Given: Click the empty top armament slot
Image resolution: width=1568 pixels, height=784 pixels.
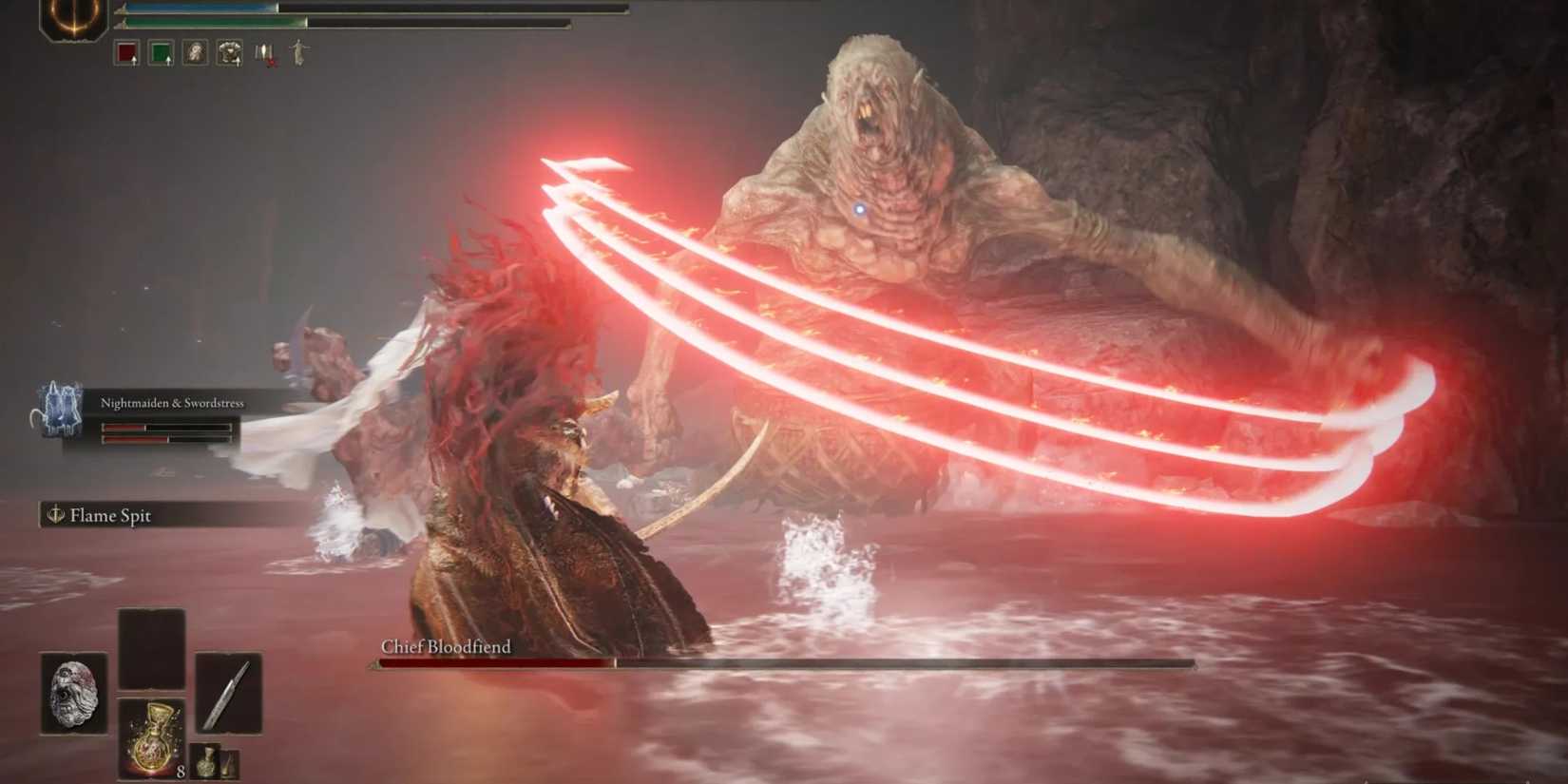Looking at the screenshot, I should [151, 648].
